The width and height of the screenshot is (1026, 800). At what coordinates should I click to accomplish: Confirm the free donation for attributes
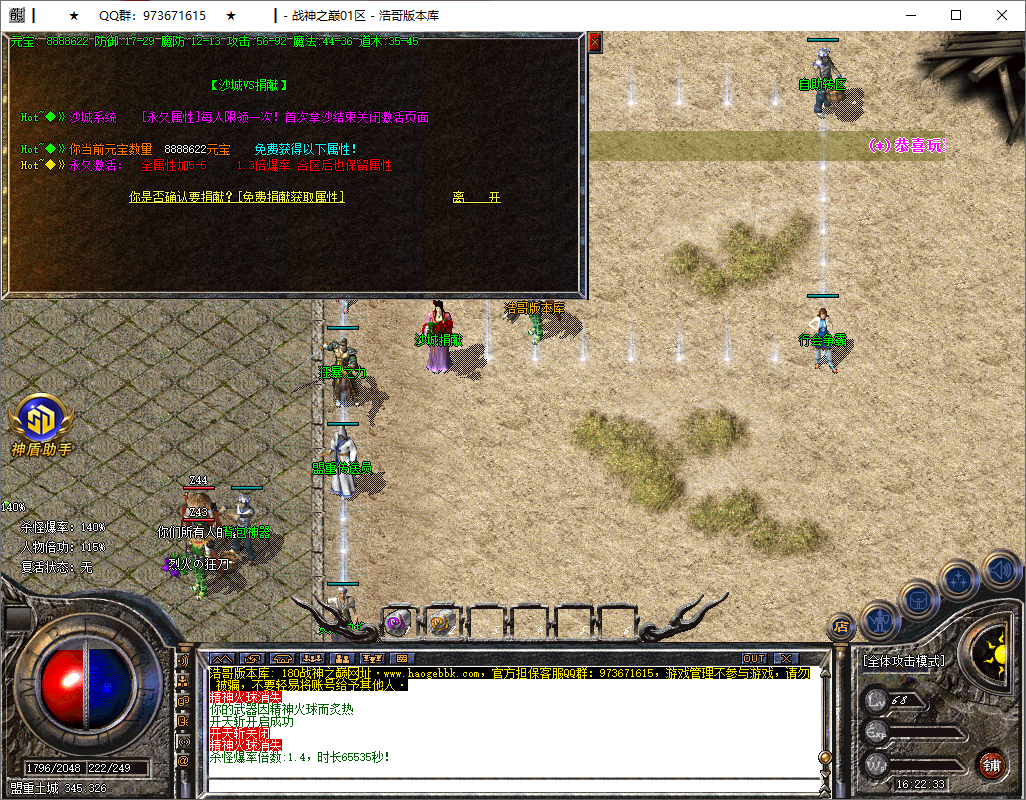(237, 198)
